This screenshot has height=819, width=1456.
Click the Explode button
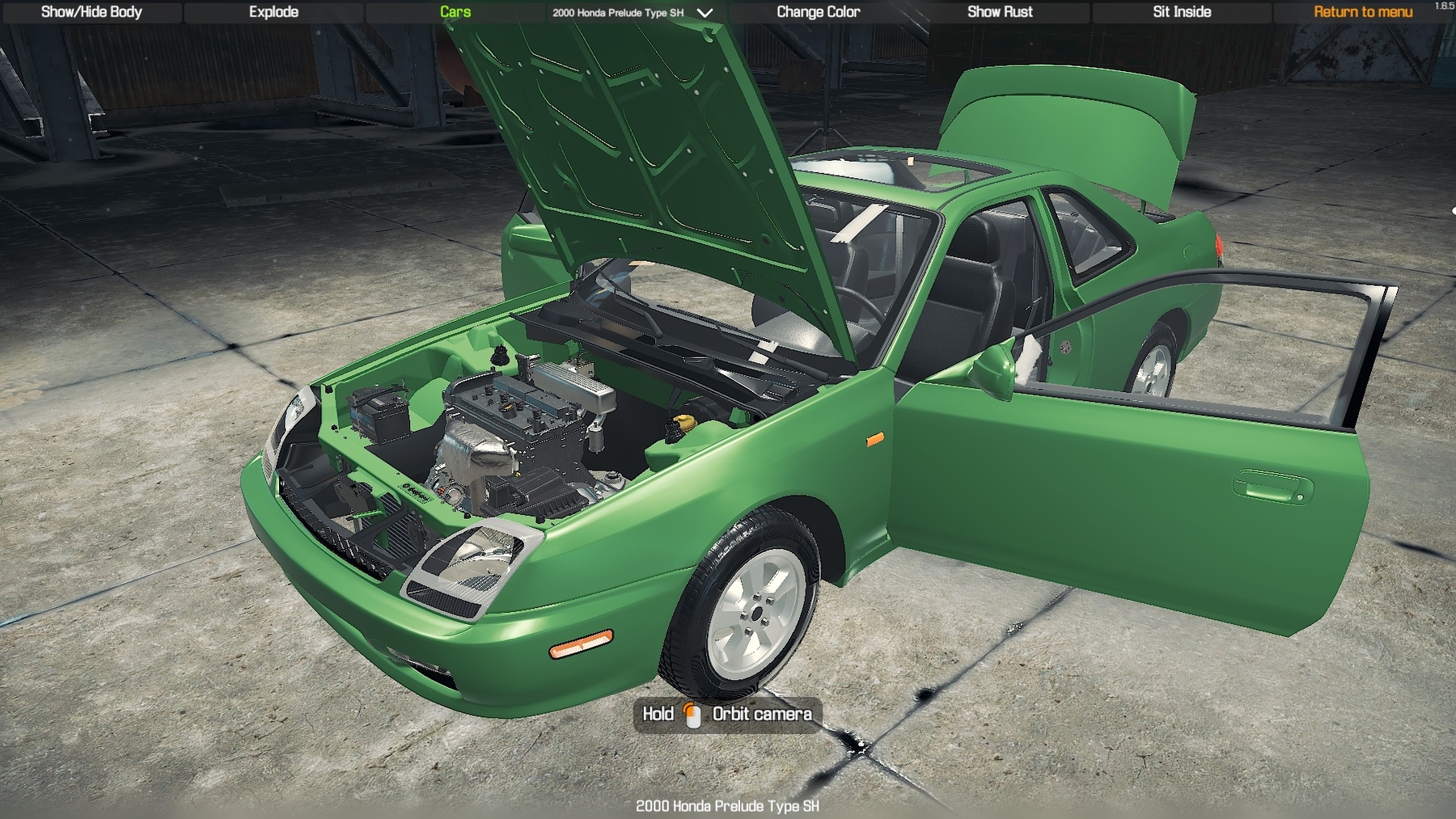click(273, 12)
